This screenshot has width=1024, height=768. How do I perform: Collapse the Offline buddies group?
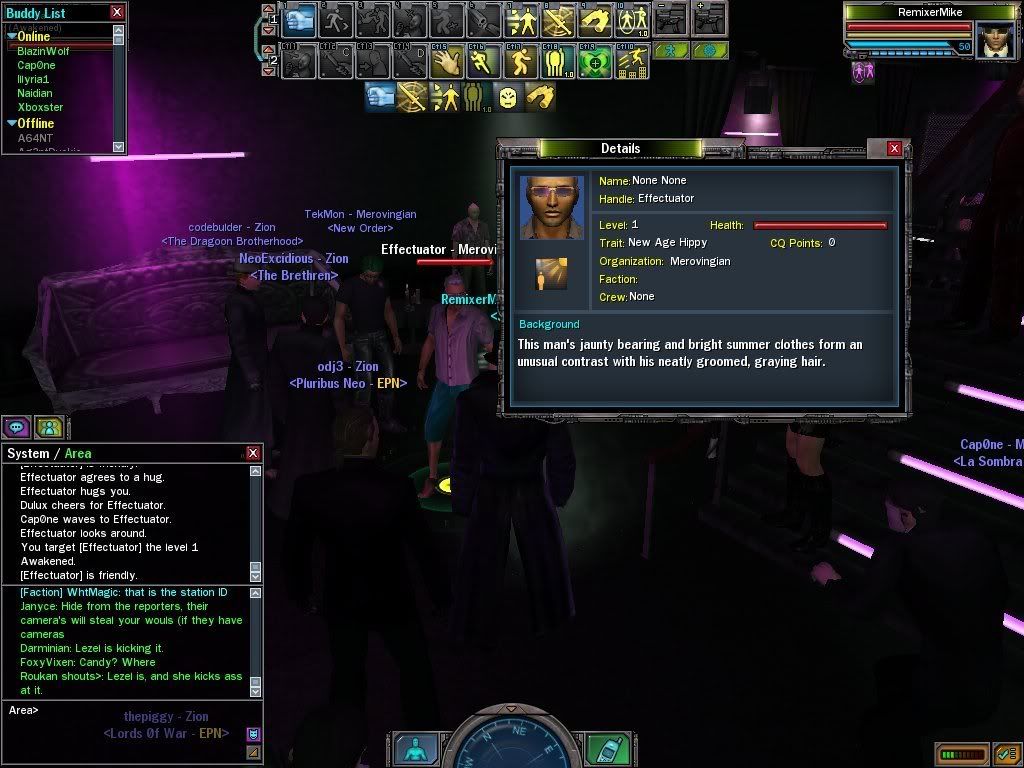point(10,124)
